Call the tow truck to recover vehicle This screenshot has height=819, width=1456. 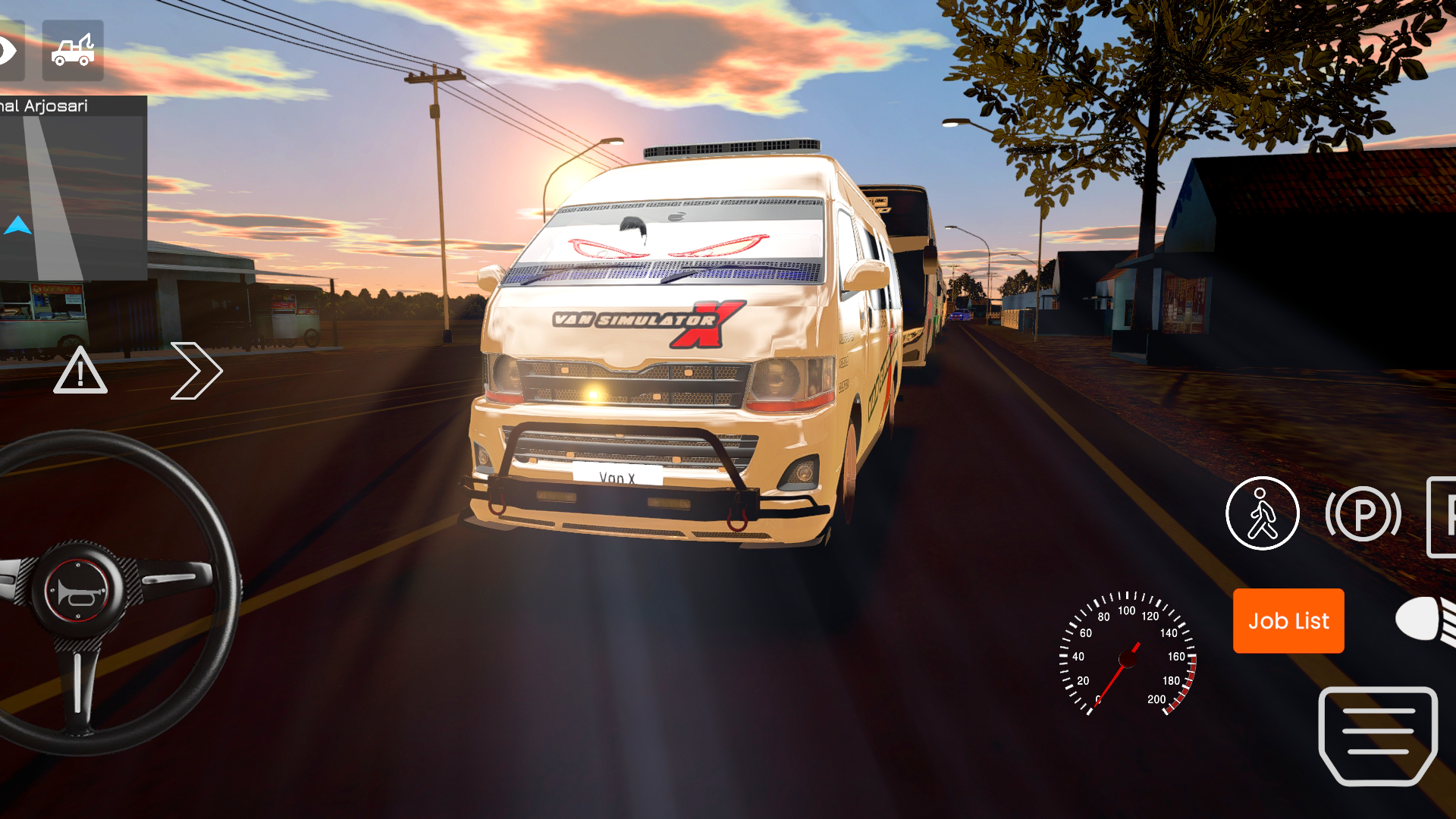[x=72, y=50]
